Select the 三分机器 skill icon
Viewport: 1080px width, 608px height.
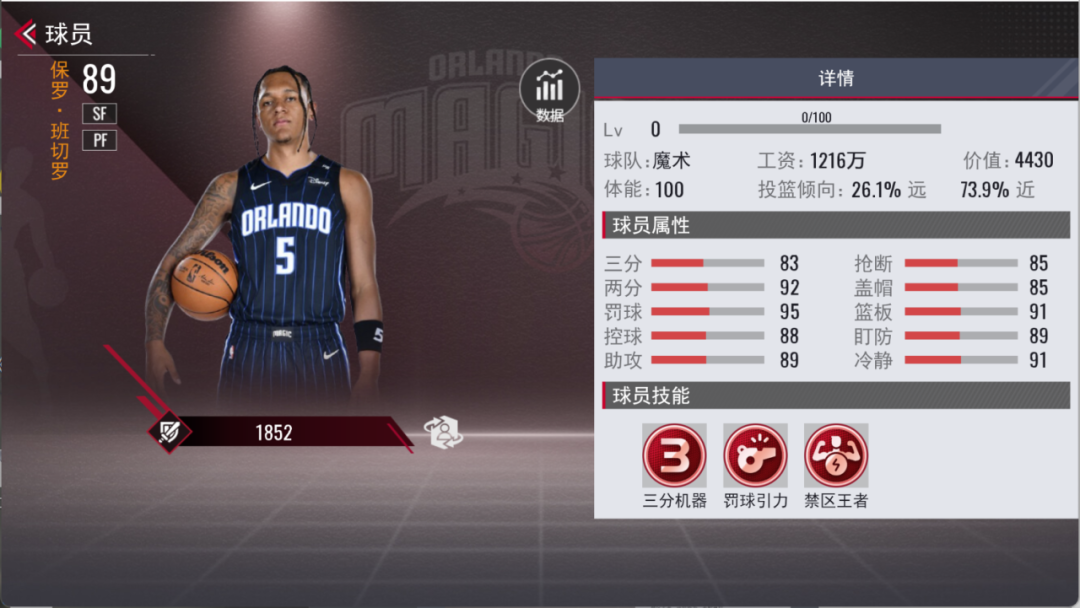pos(674,456)
